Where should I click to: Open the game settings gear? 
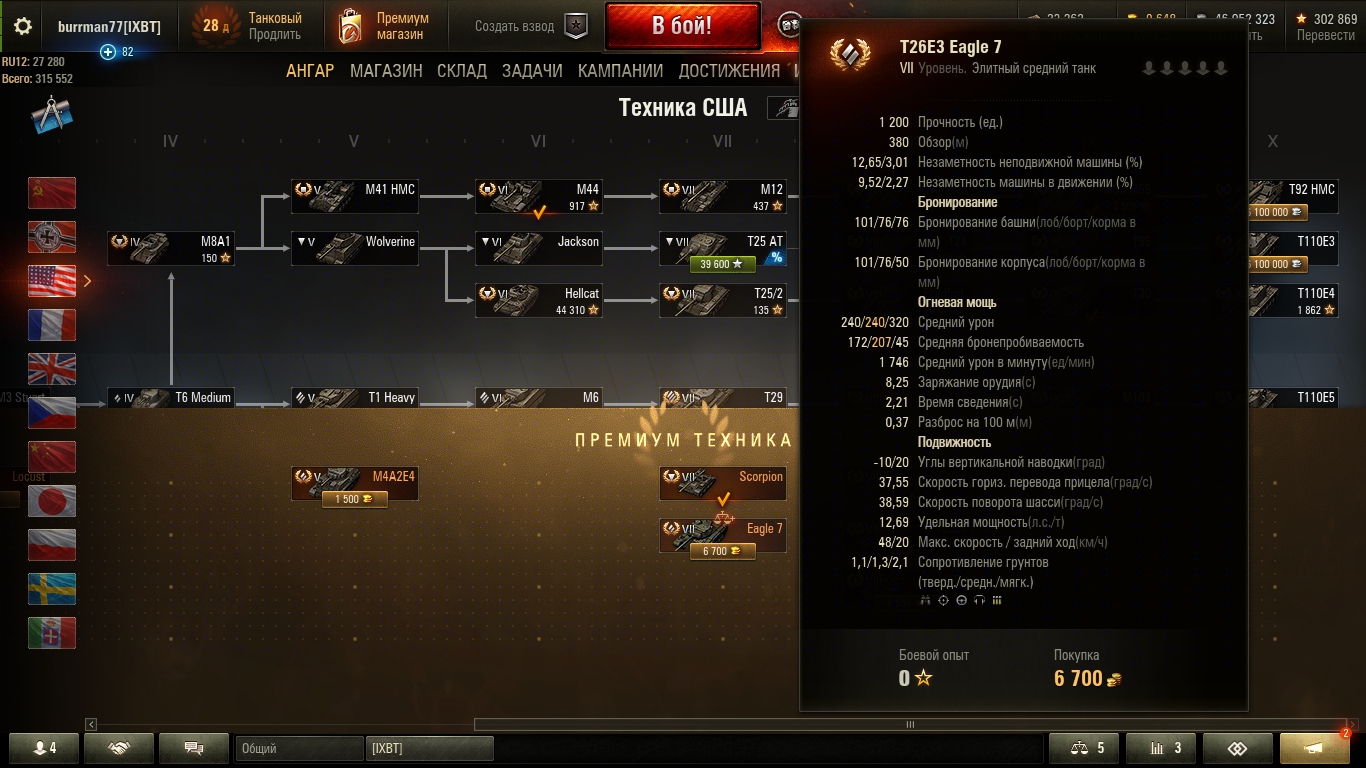pos(22,26)
